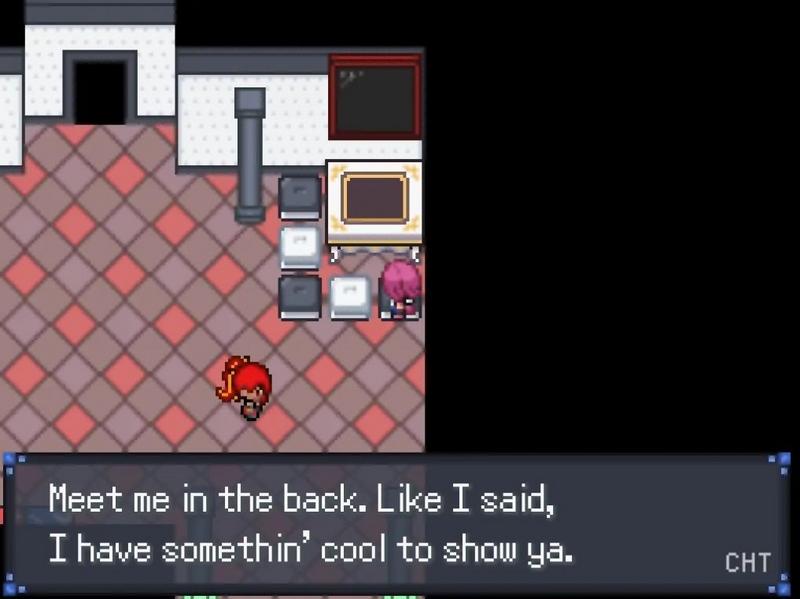Viewport: 800px width, 599px height.
Task: Advance the "Meet me in the back" dialogue box
Action: pos(390,524)
